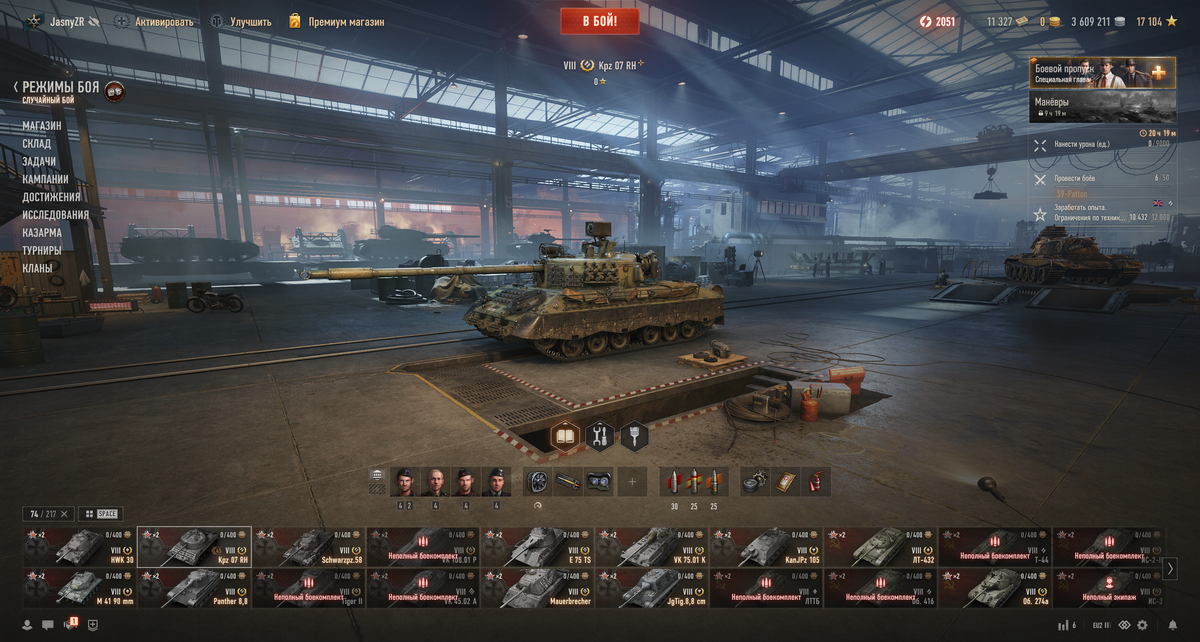This screenshot has width=1200, height=642.
Task: Open Премиум магазин from the top bar
Action: 336,21
